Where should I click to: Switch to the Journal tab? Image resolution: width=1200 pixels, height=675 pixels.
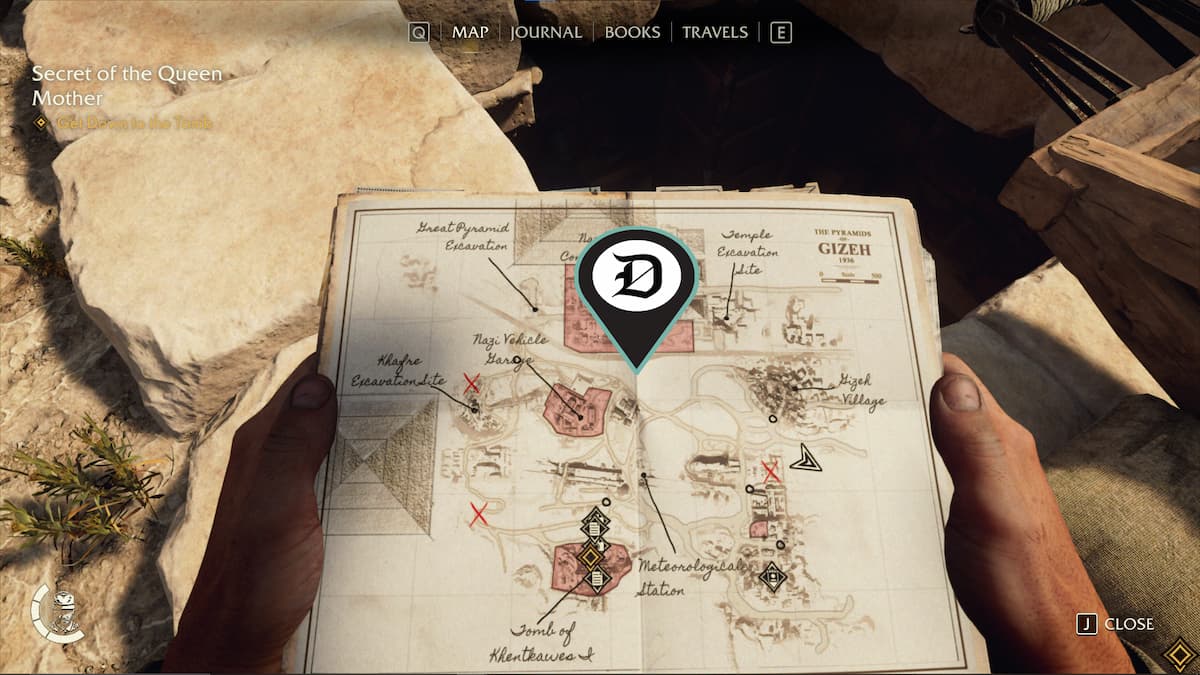pos(545,32)
